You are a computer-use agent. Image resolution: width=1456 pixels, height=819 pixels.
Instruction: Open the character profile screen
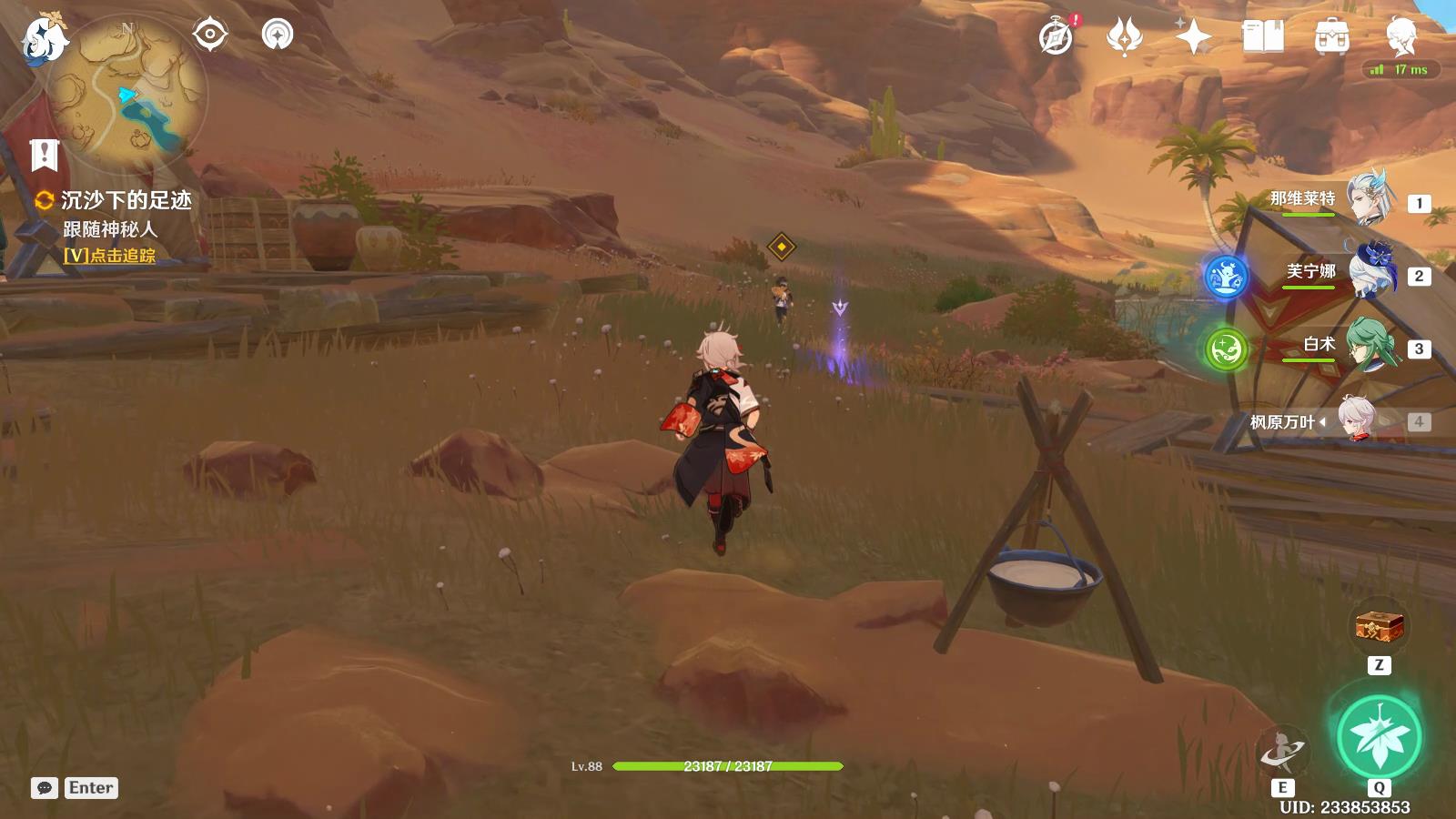pos(1400,35)
